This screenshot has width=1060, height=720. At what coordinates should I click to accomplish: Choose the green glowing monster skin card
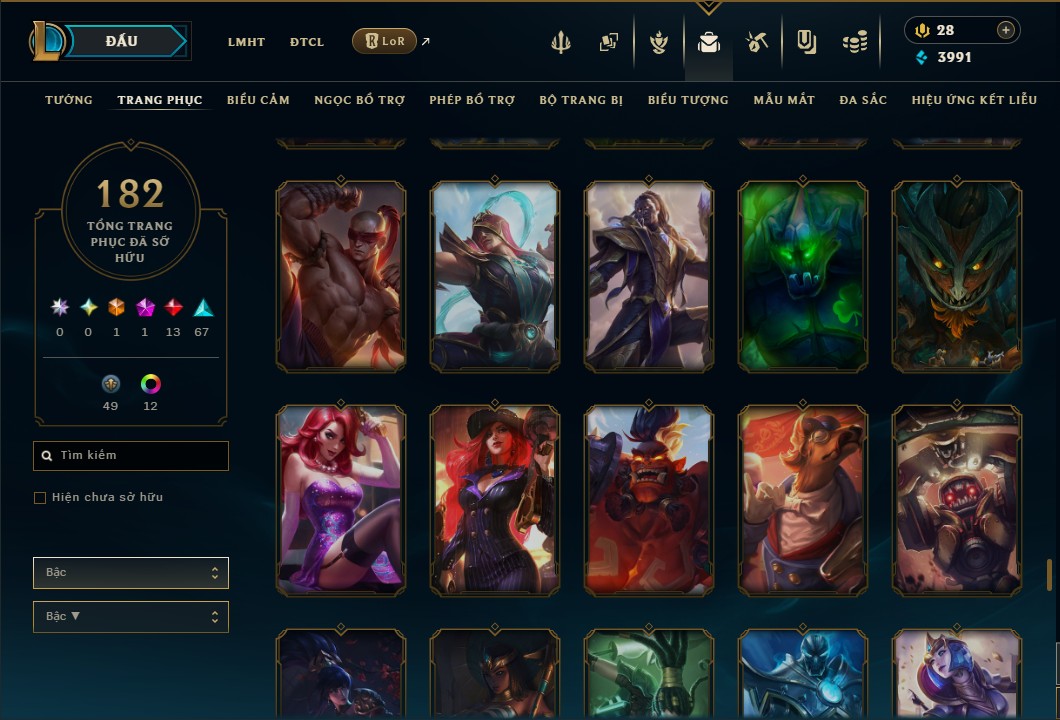coord(803,276)
